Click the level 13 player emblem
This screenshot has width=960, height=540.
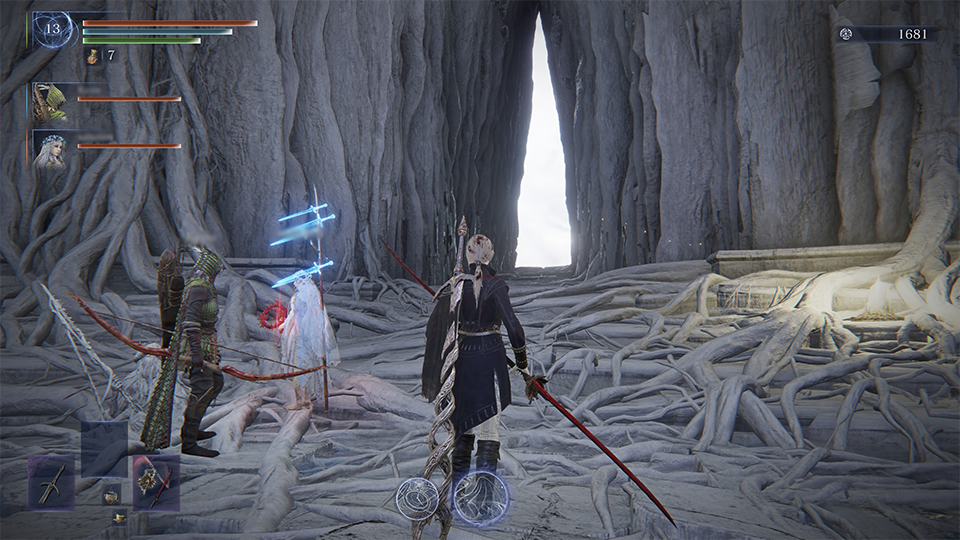[x=52, y=29]
